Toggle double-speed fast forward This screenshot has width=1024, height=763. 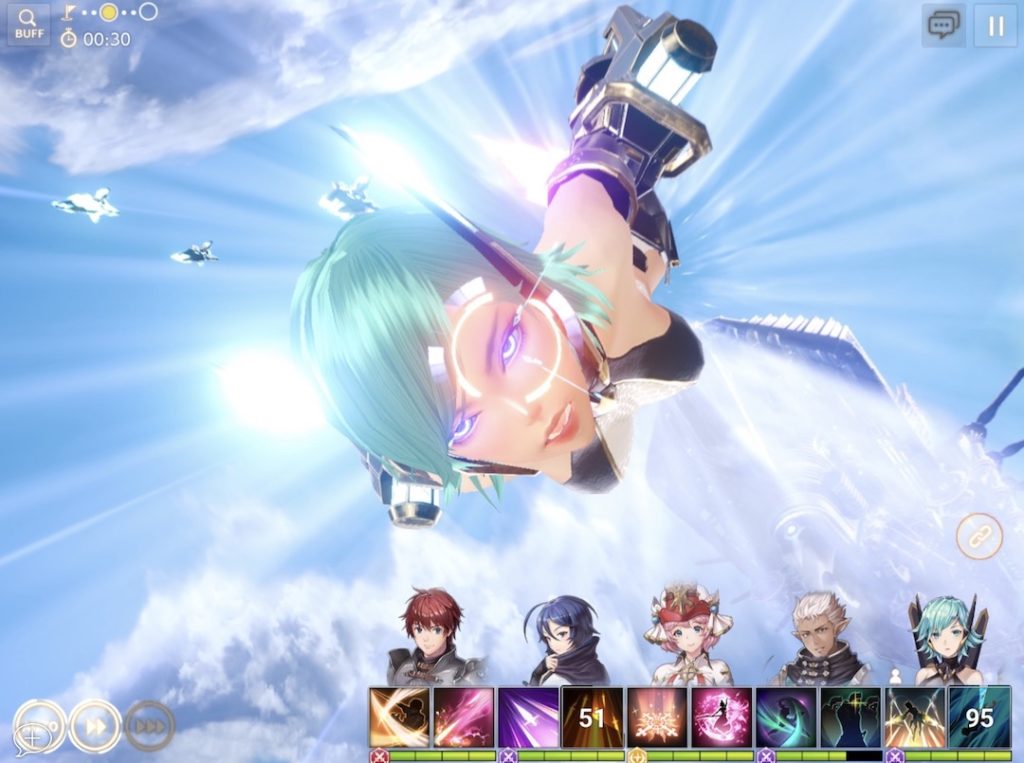click(96, 725)
